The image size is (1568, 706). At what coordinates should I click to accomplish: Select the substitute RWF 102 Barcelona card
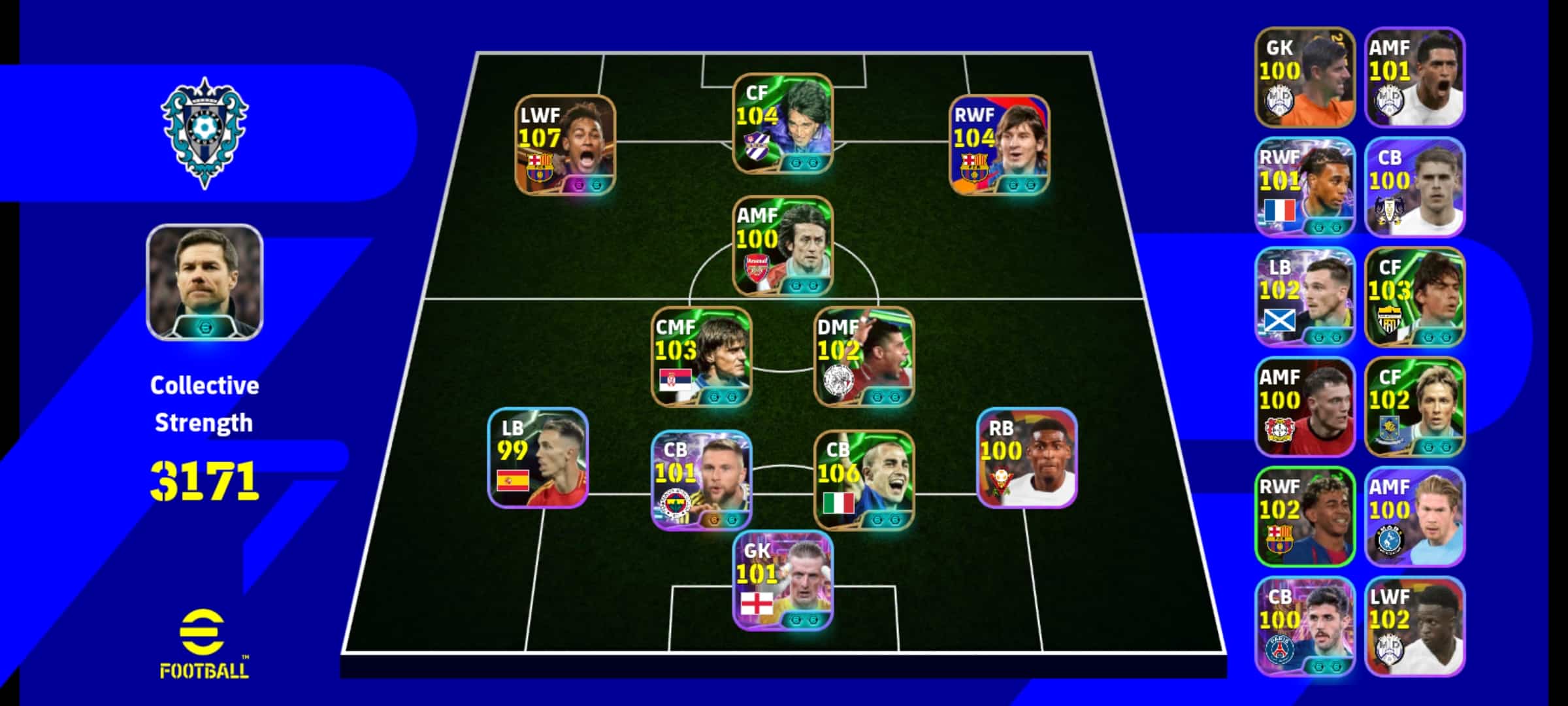pos(1305,516)
